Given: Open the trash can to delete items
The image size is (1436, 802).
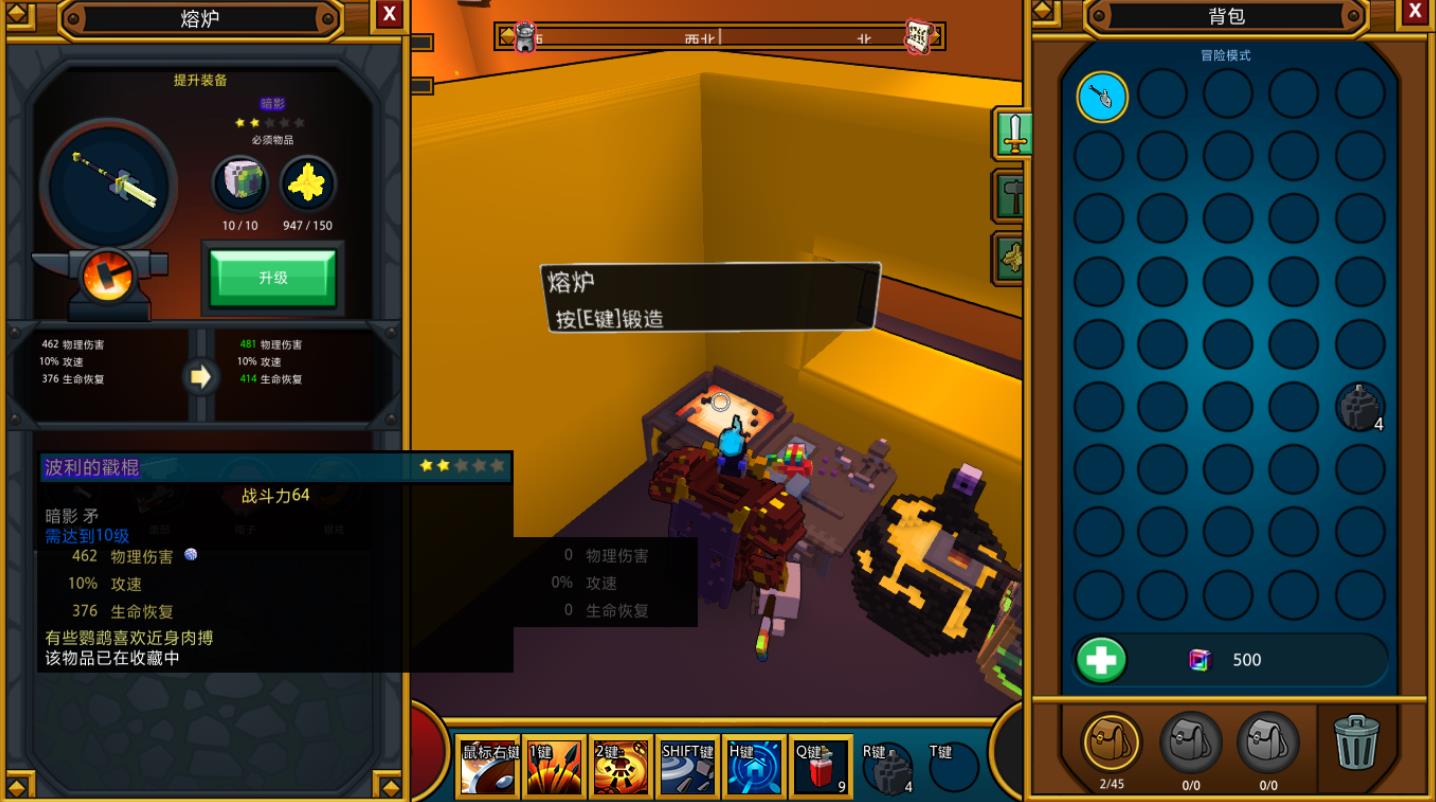Looking at the screenshot, I should [1356, 741].
